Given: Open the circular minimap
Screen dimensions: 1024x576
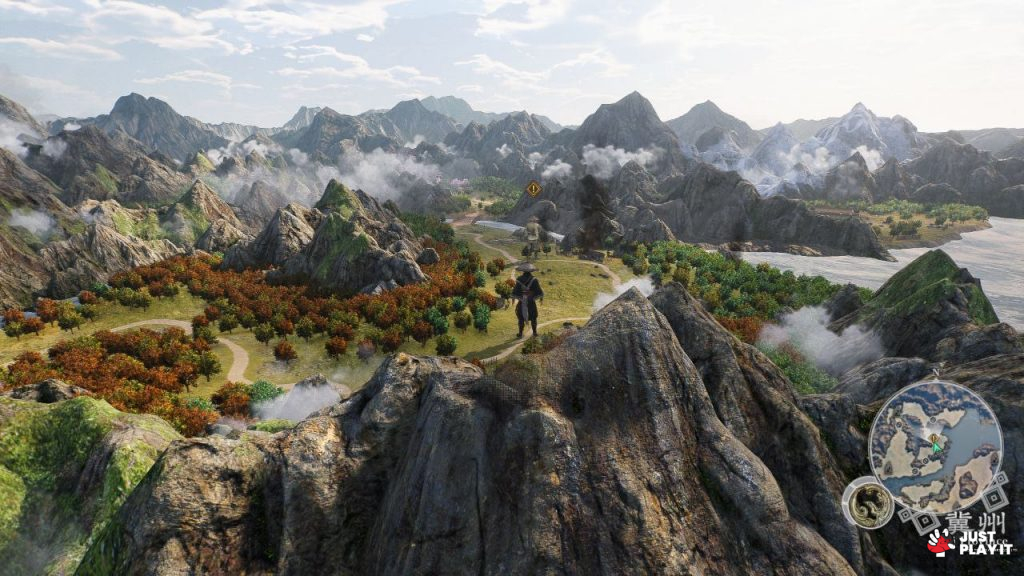Looking at the screenshot, I should [x=934, y=447].
